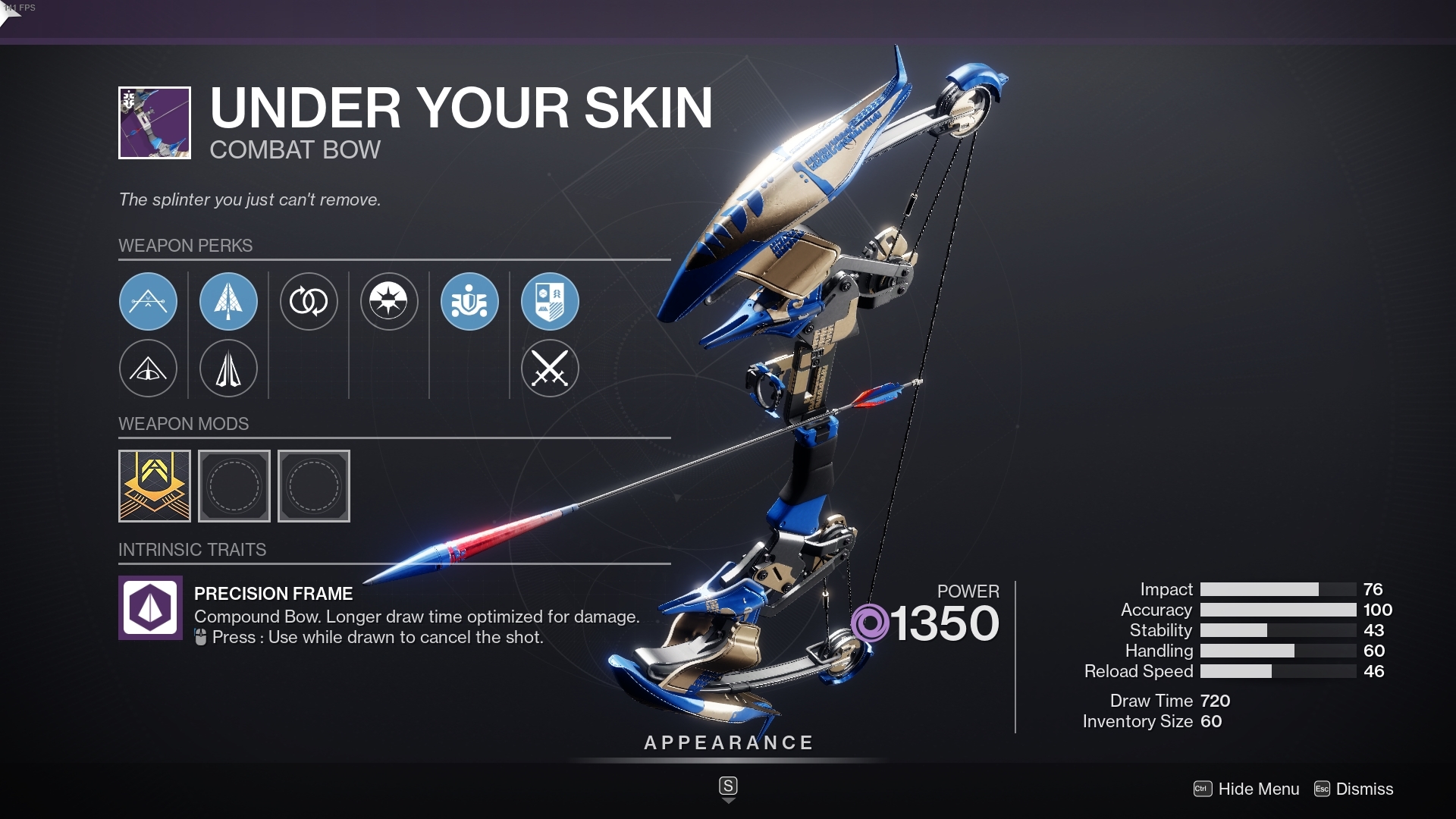Toggle the crossed-swords kill tracker perk
This screenshot has height=819, width=1456.
click(x=551, y=369)
